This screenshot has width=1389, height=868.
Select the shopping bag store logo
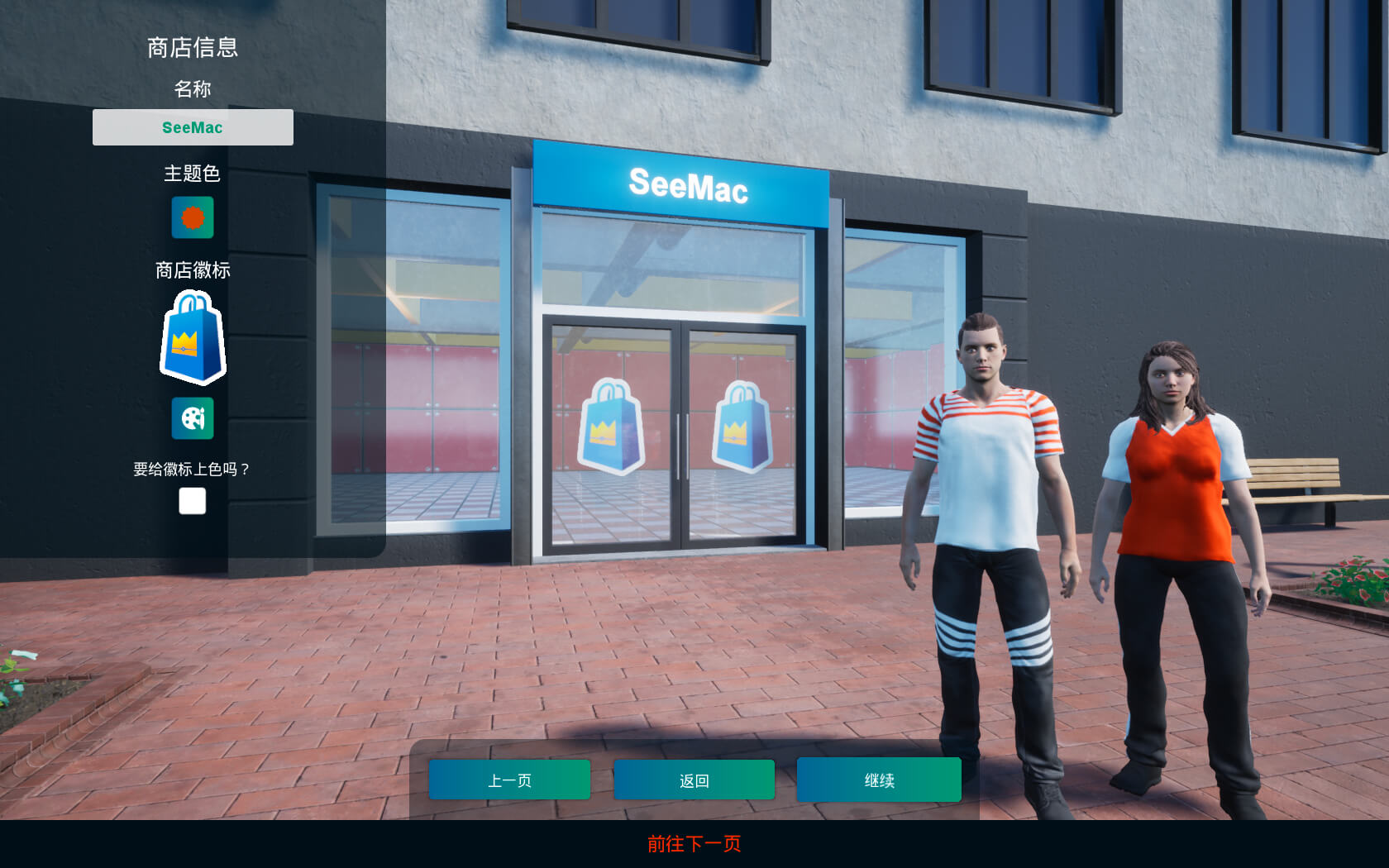pyautogui.click(x=193, y=337)
